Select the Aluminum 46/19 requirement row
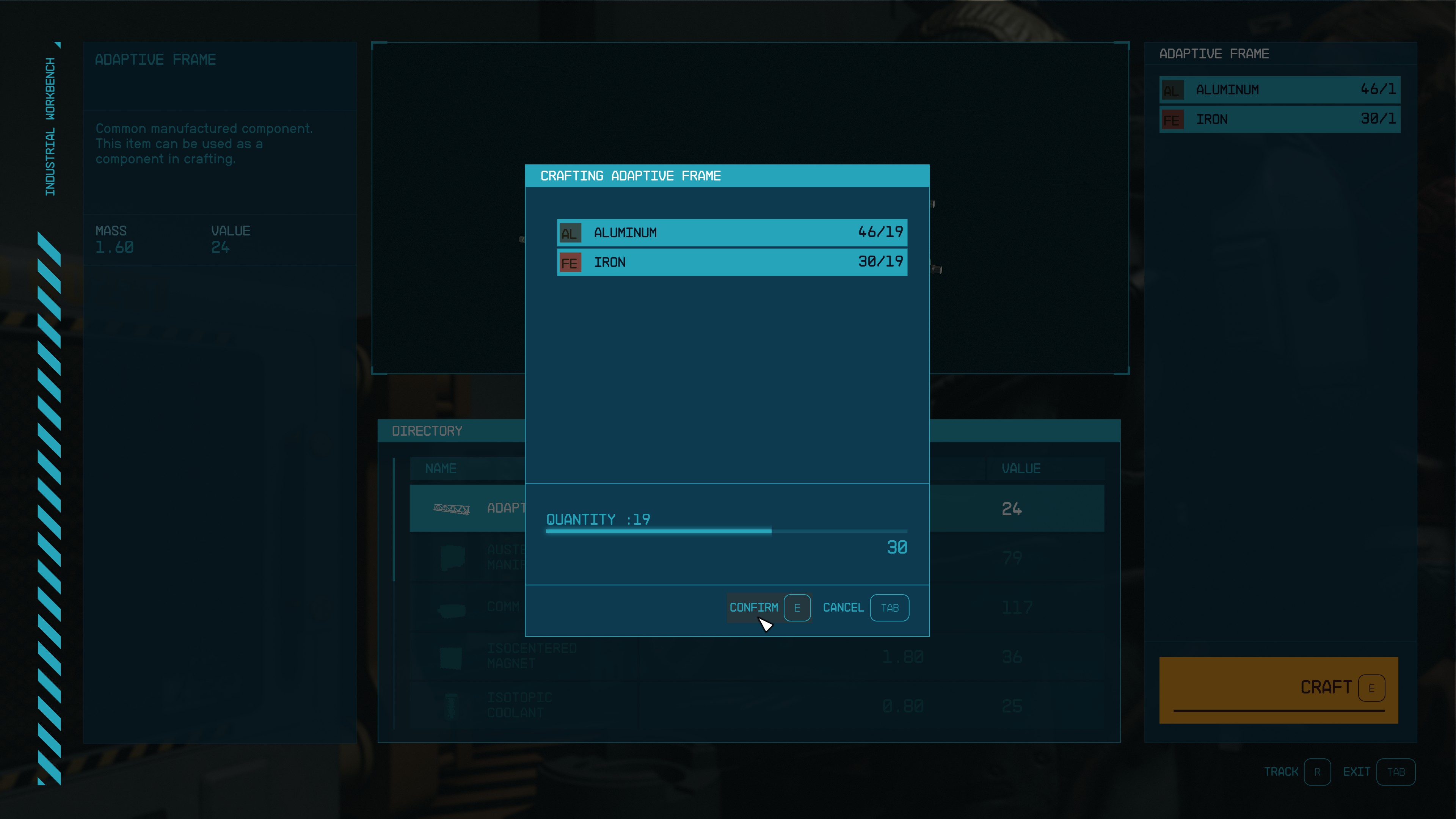The height and width of the screenshot is (819, 1456). point(732,232)
